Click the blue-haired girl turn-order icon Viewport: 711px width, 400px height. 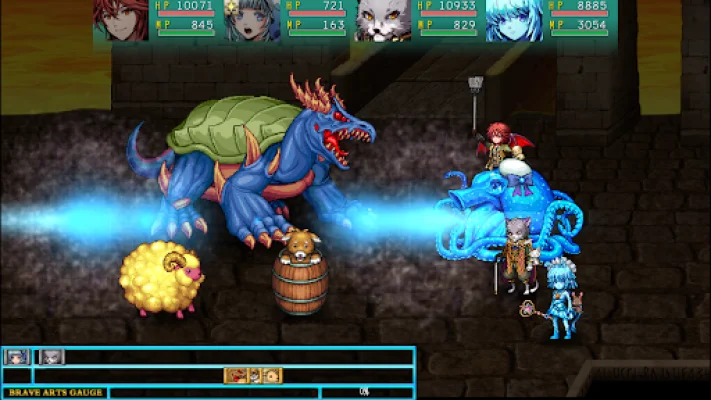[x=17, y=356]
